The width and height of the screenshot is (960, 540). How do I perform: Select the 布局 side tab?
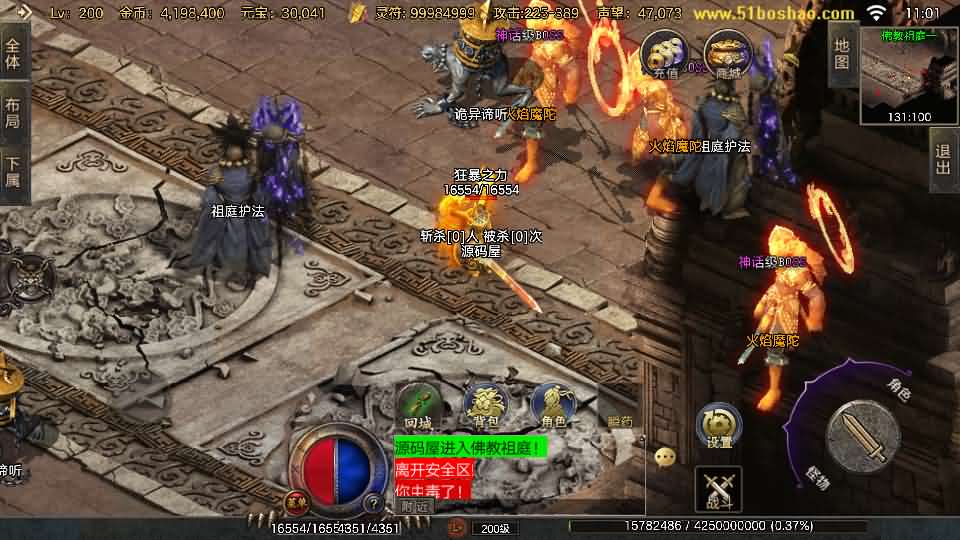pos(13,113)
